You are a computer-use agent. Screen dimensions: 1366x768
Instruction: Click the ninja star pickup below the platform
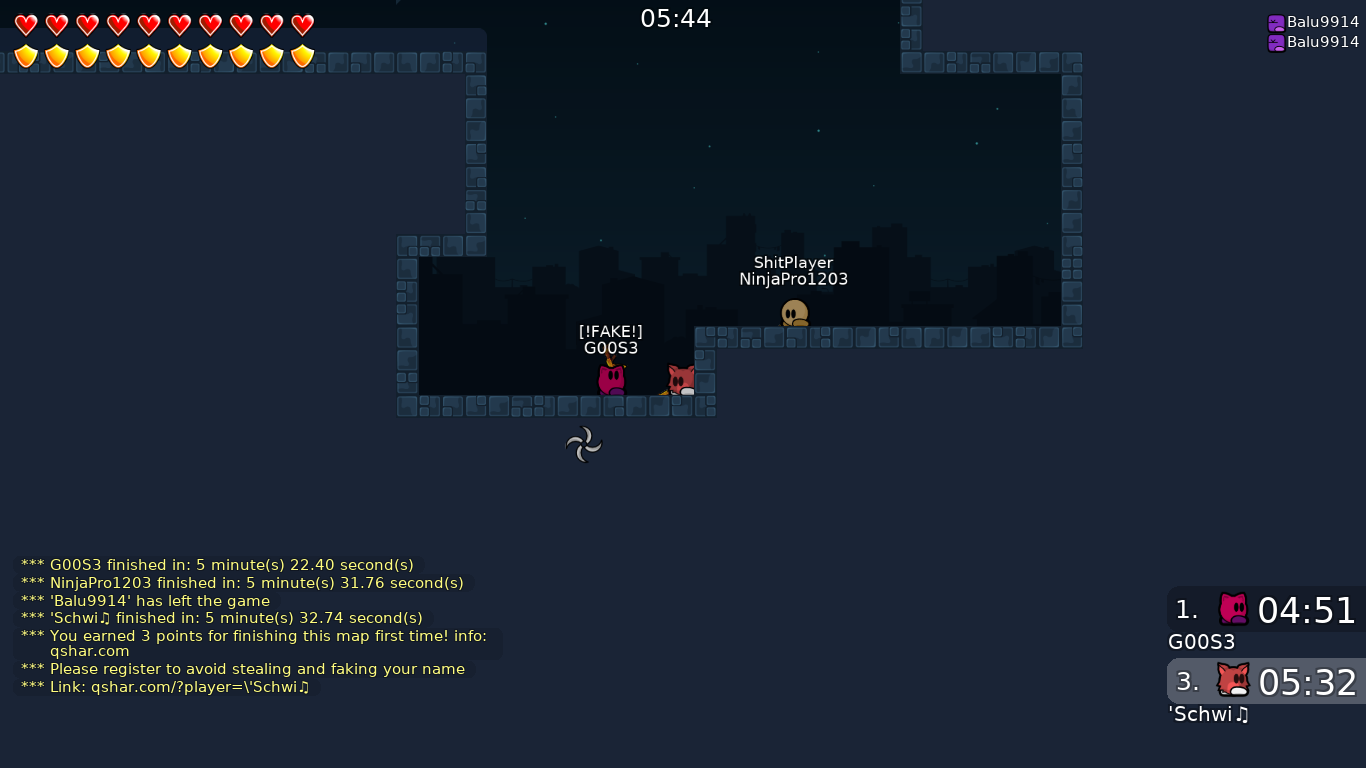(584, 443)
